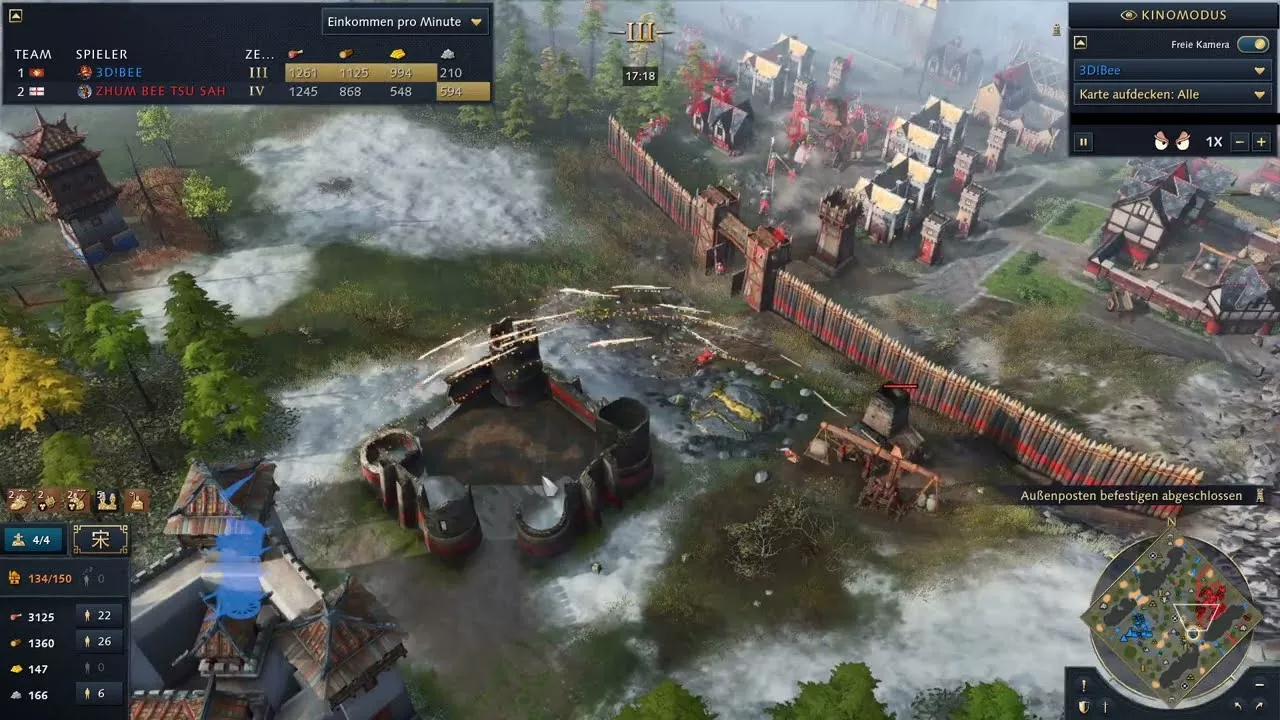The width and height of the screenshot is (1280, 720).
Task: Open the Karte aufdecken dropdown
Action: [x=1172, y=94]
